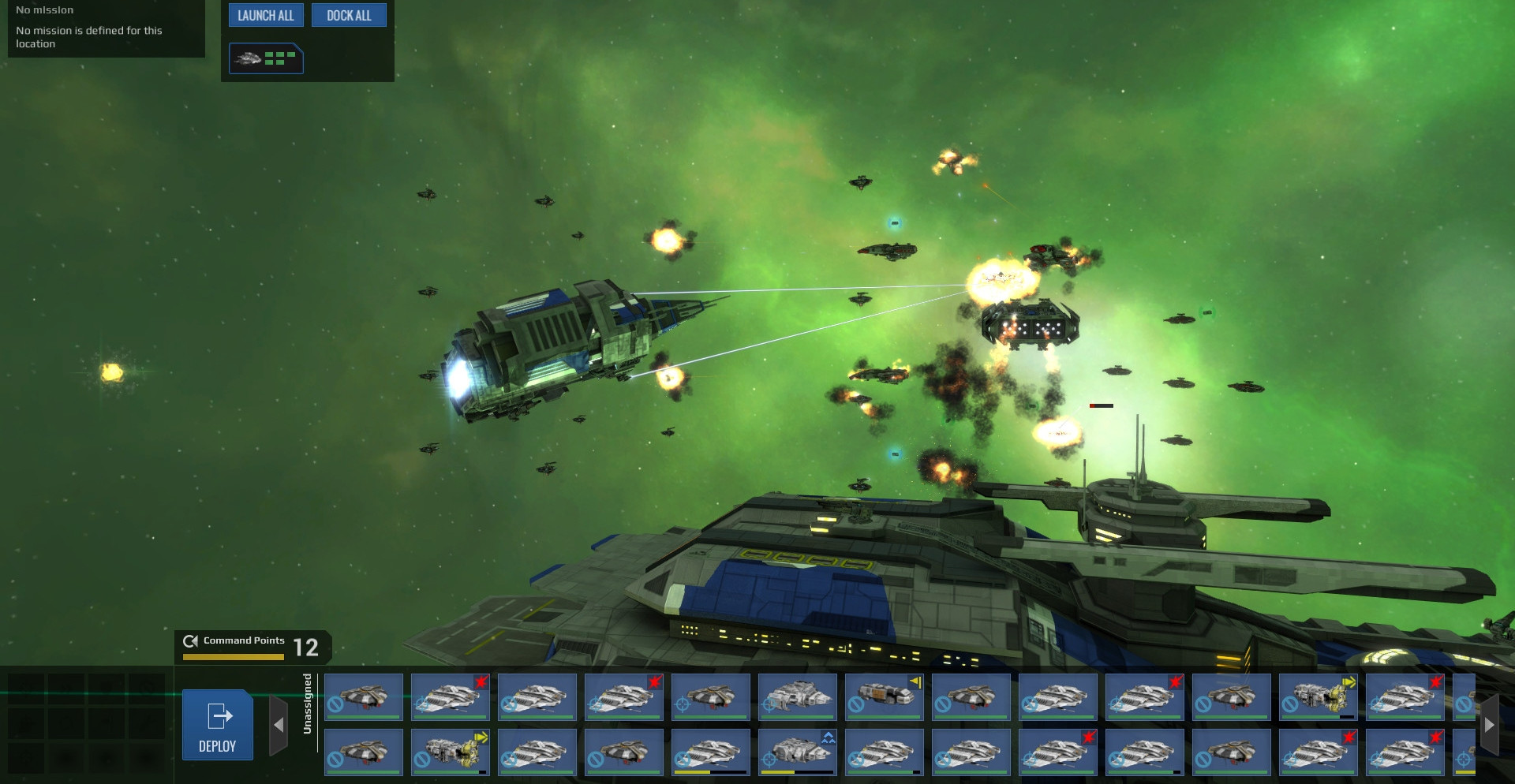Click the LAUNCH ALL button

(266, 16)
